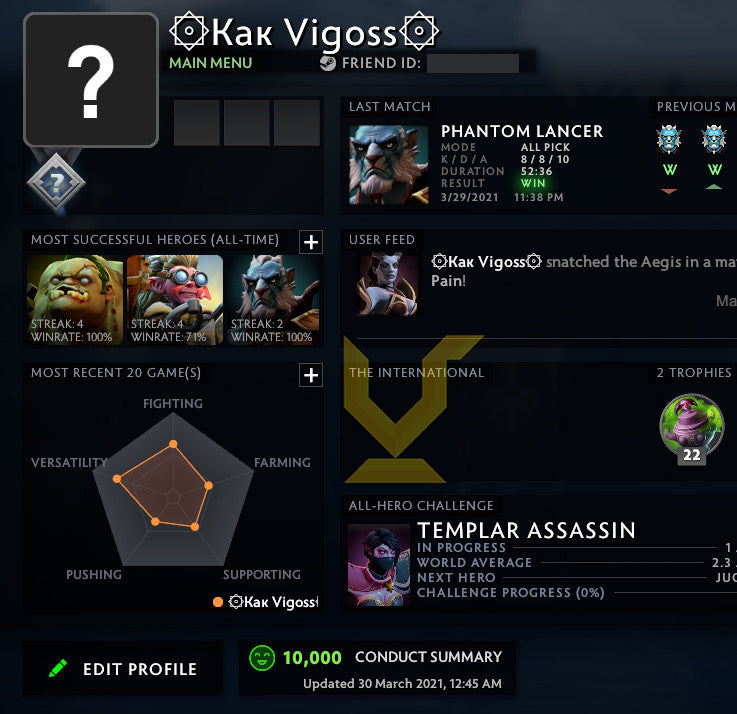Open the Edit Profile button

[x=123, y=669]
